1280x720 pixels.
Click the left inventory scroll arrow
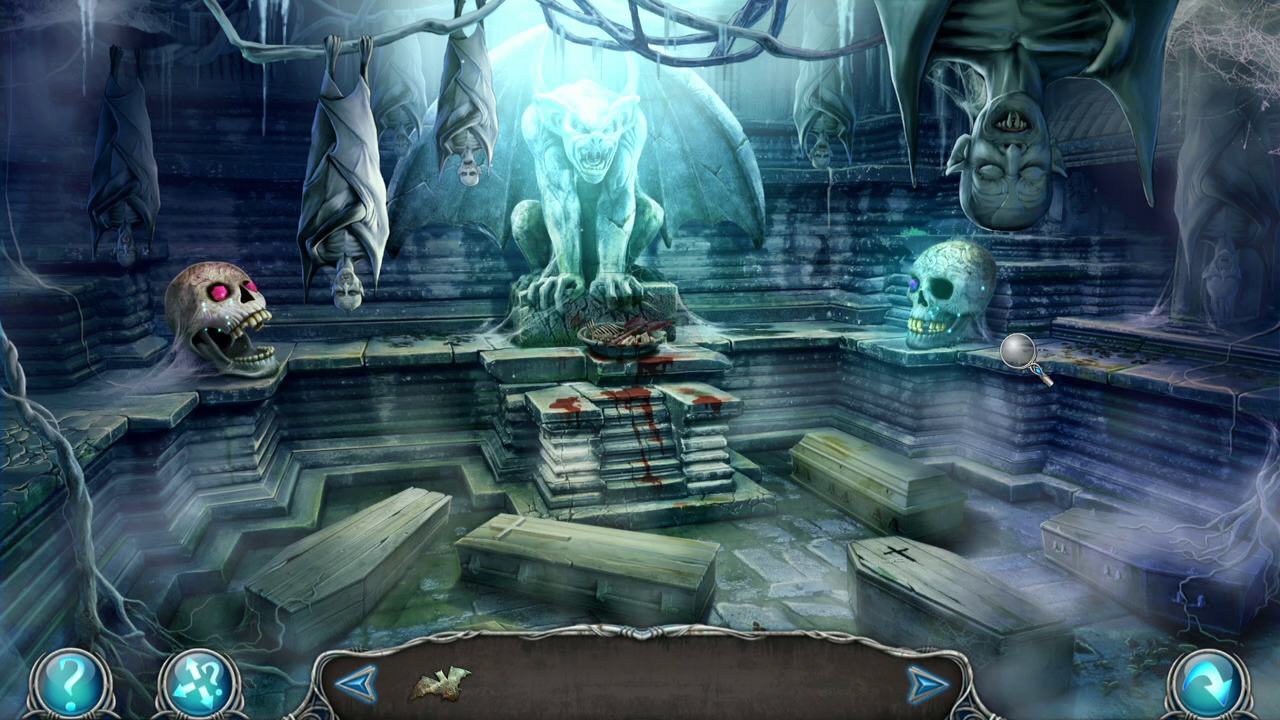358,684
